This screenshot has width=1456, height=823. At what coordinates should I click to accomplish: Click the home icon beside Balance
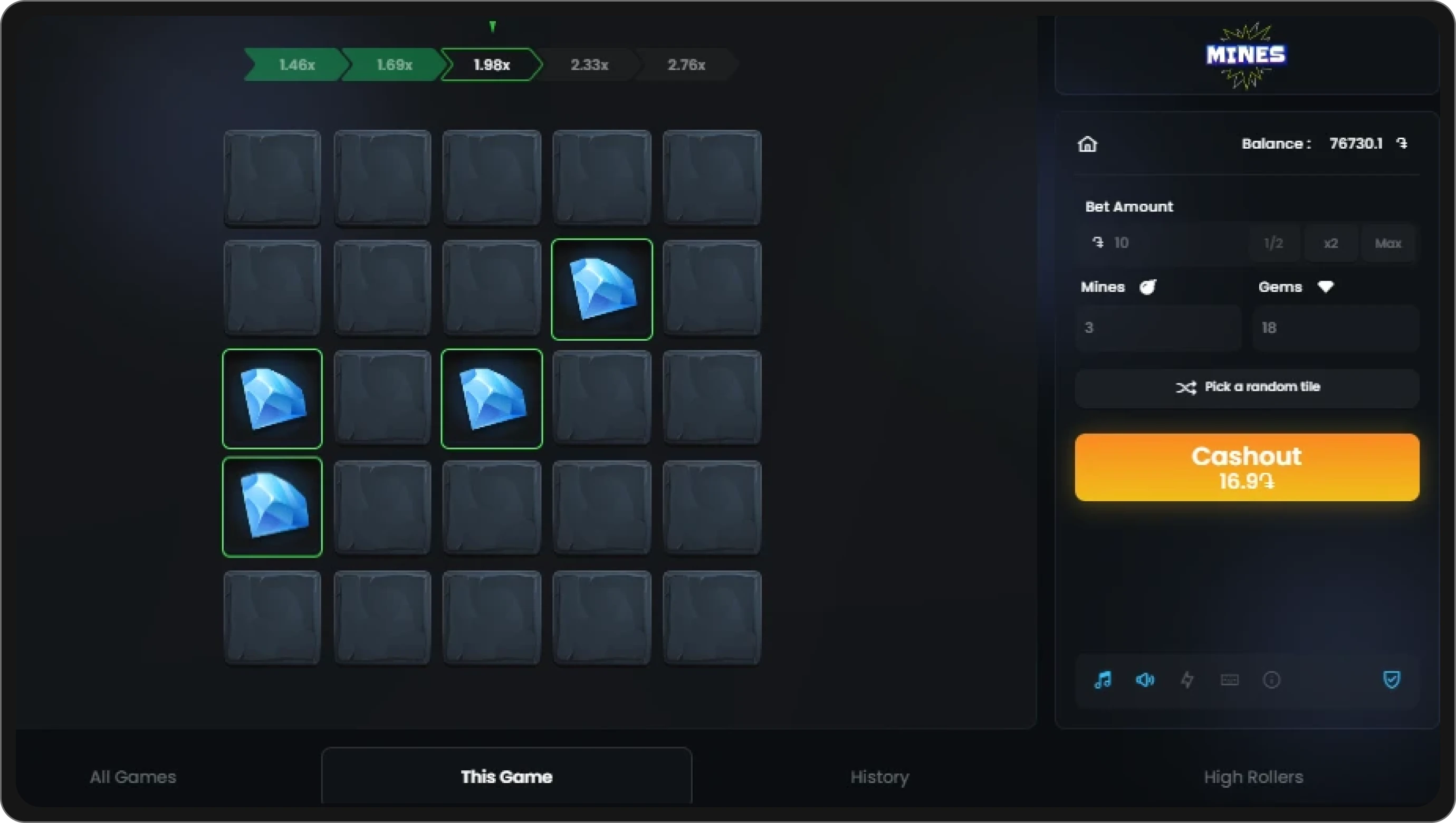pos(1087,144)
